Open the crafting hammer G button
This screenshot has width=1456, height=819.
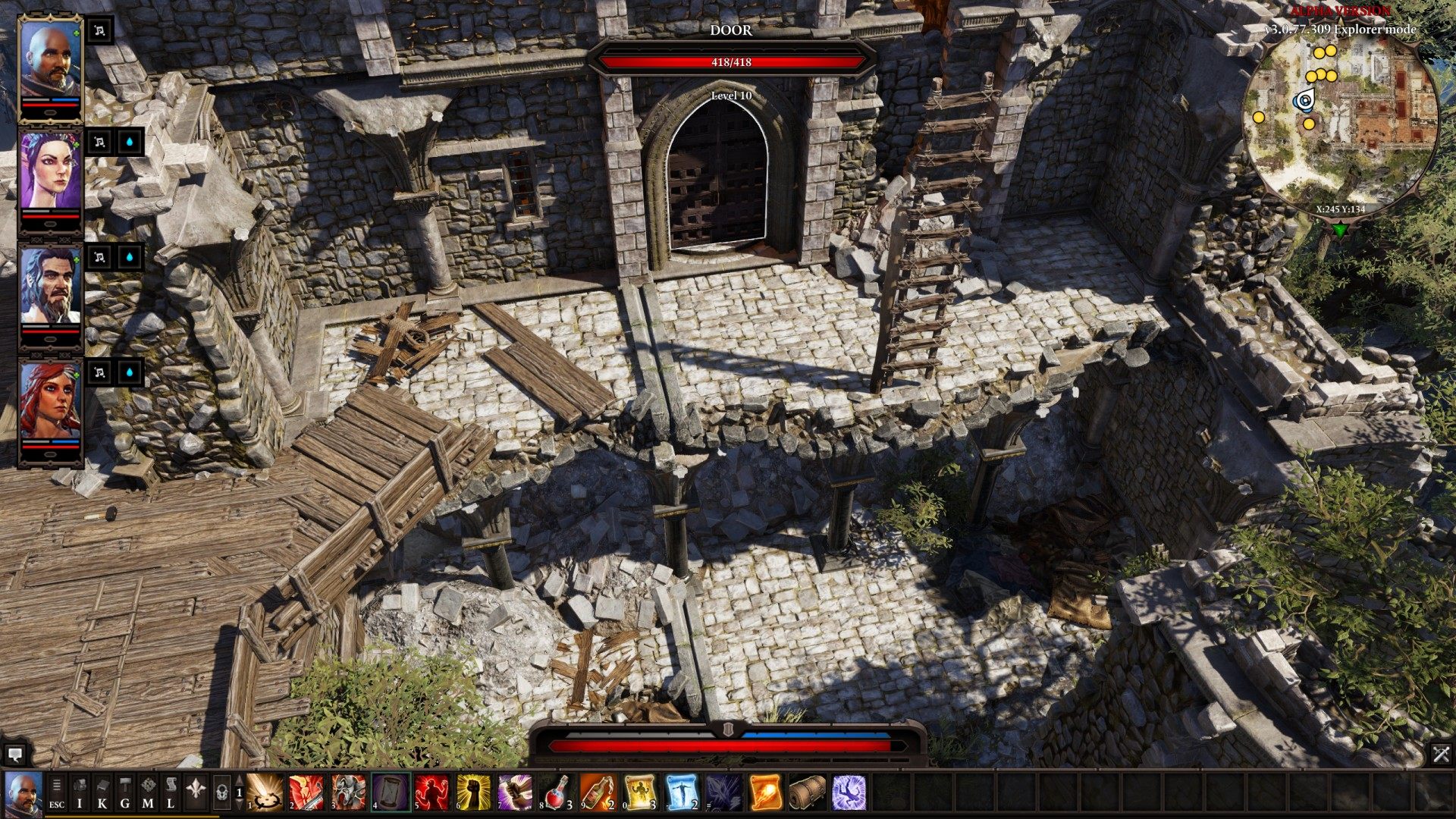125,793
